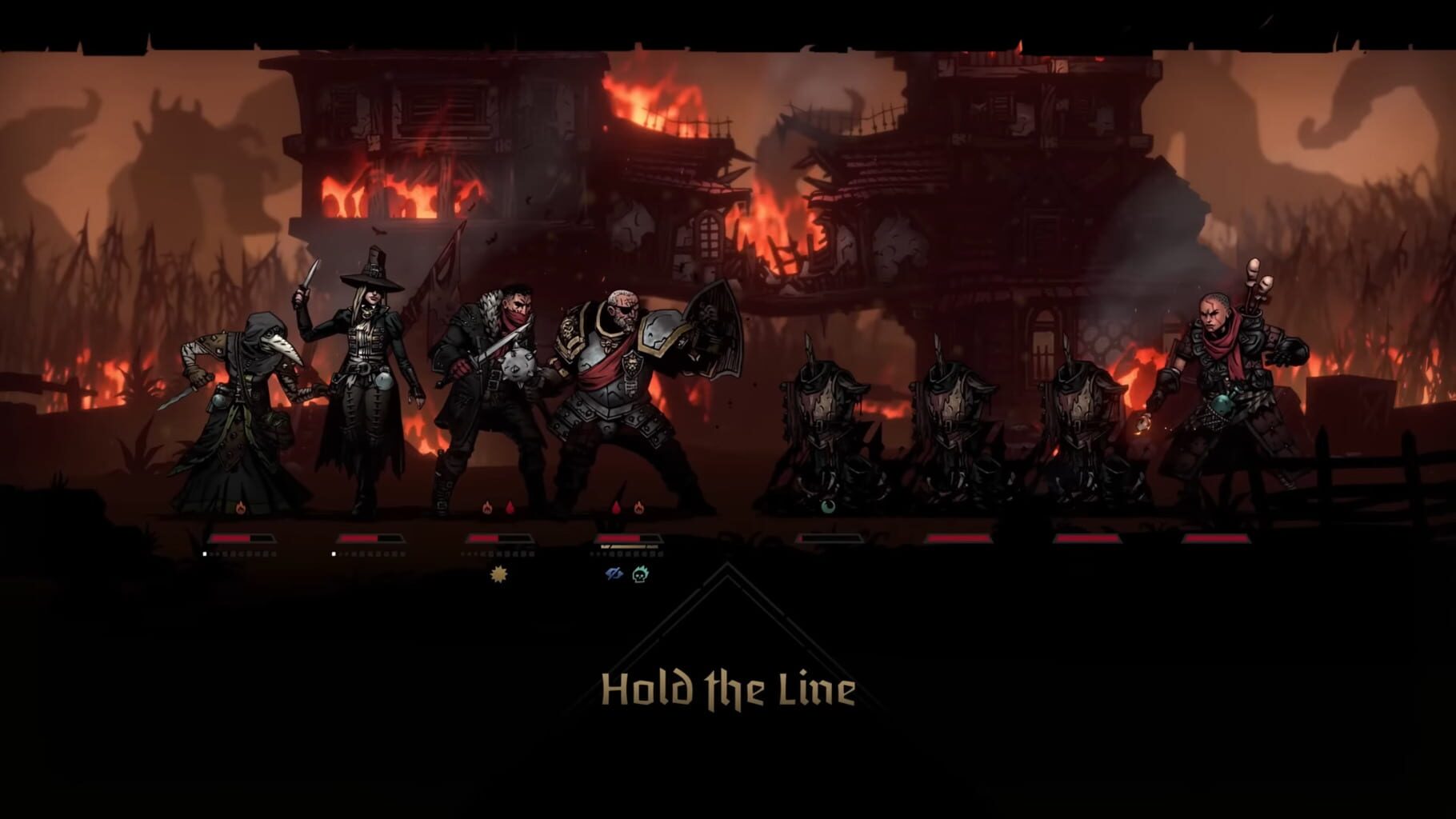This screenshot has height=819, width=1456.
Task: Click the green skull token under the Man-at-Arms
Action: pos(638,574)
